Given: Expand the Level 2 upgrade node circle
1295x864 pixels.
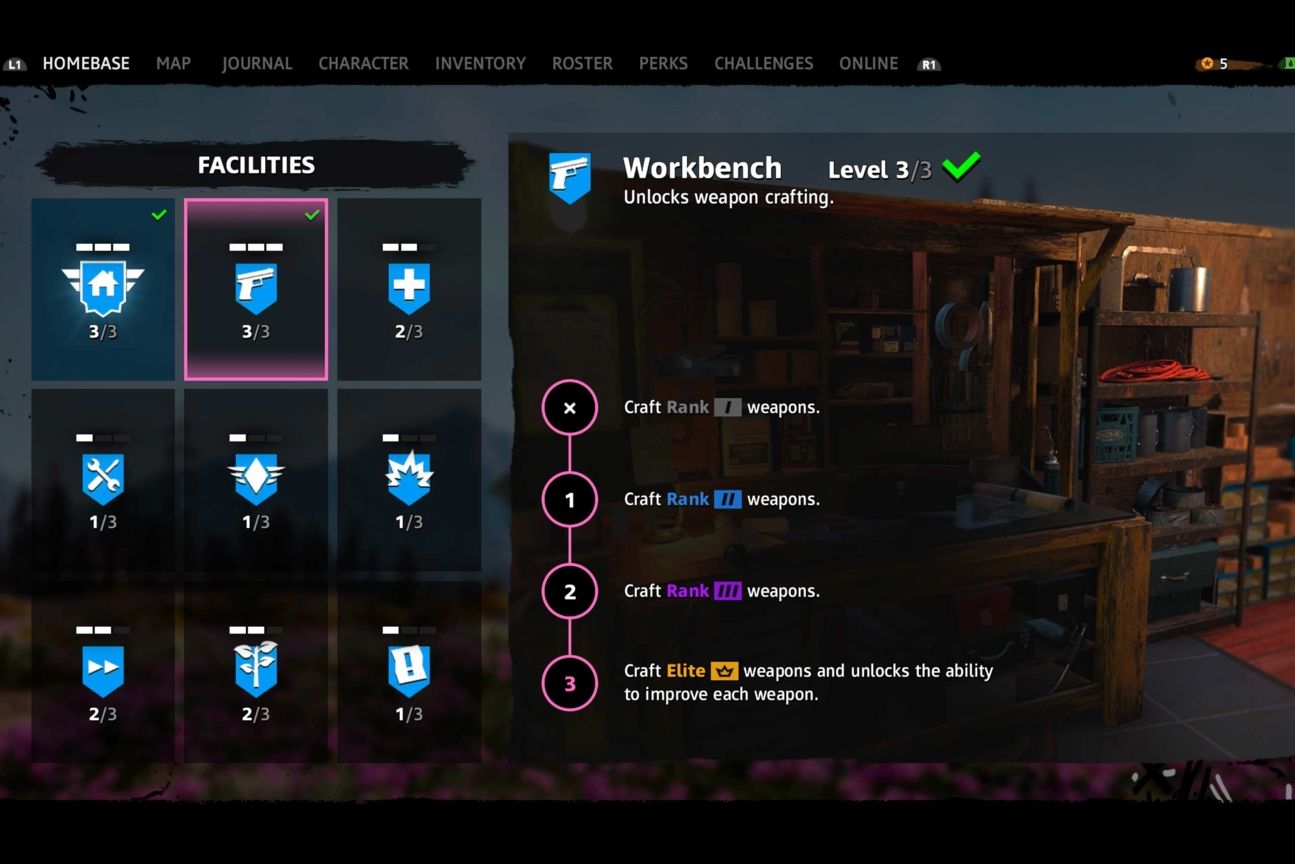Looking at the screenshot, I should point(570,591).
